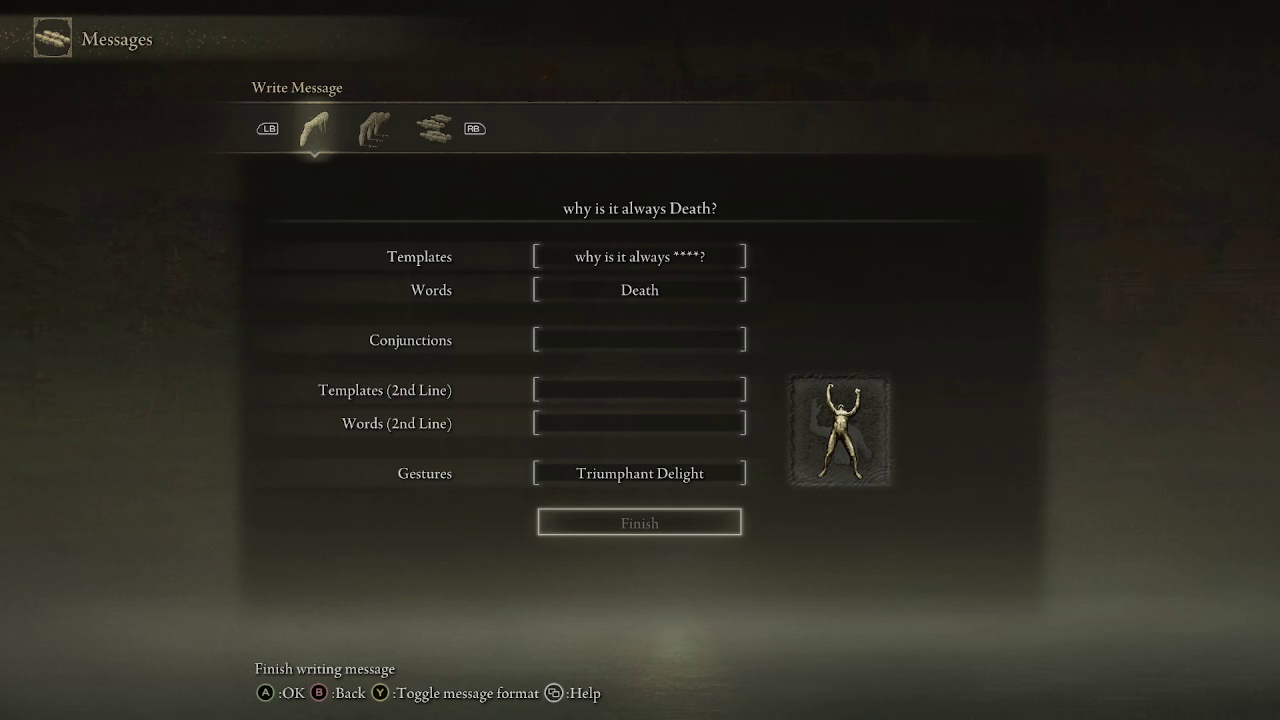Click the Y controller button icon

(x=380, y=692)
